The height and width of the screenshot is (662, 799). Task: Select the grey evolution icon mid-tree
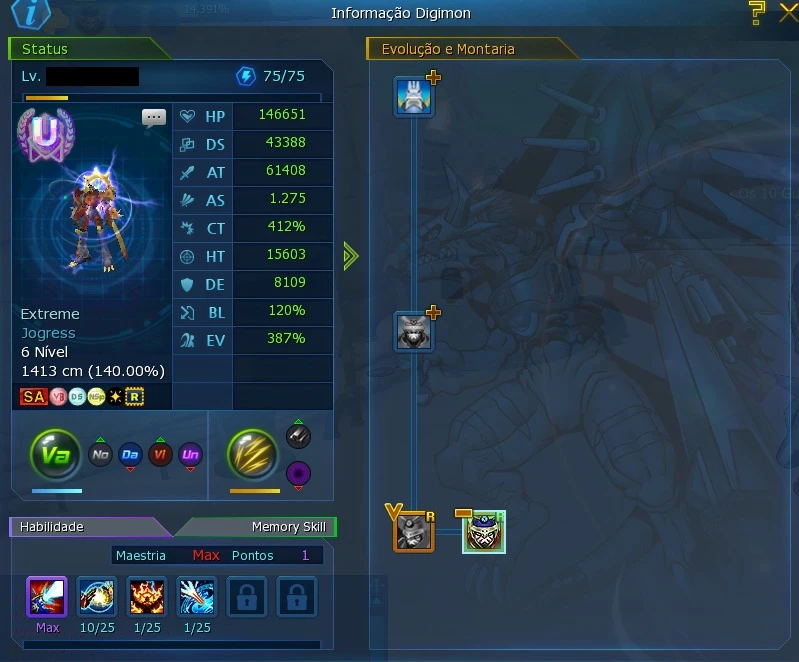[x=413, y=331]
